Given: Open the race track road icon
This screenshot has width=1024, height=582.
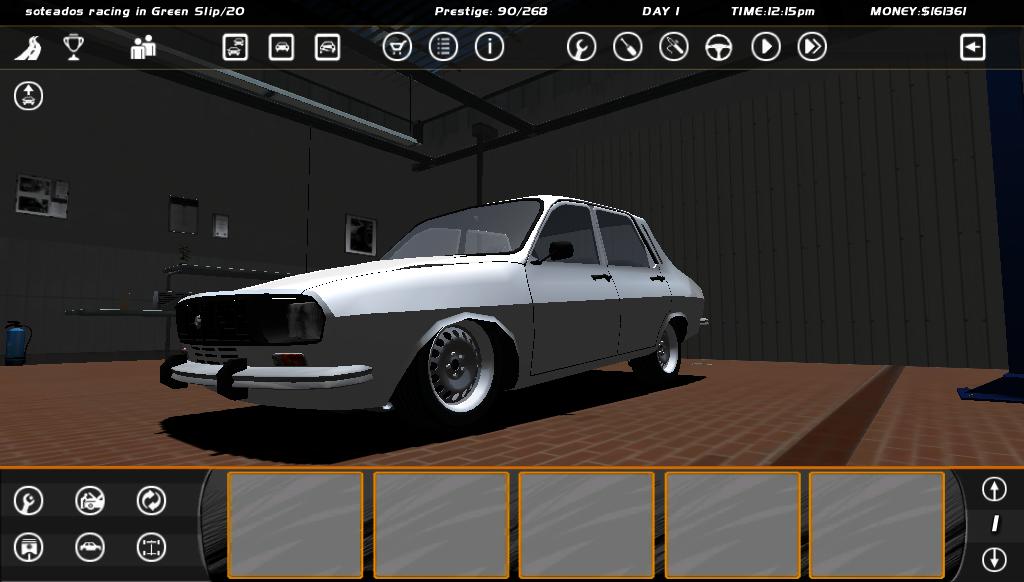Looking at the screenshot, I should pos(28,47).
